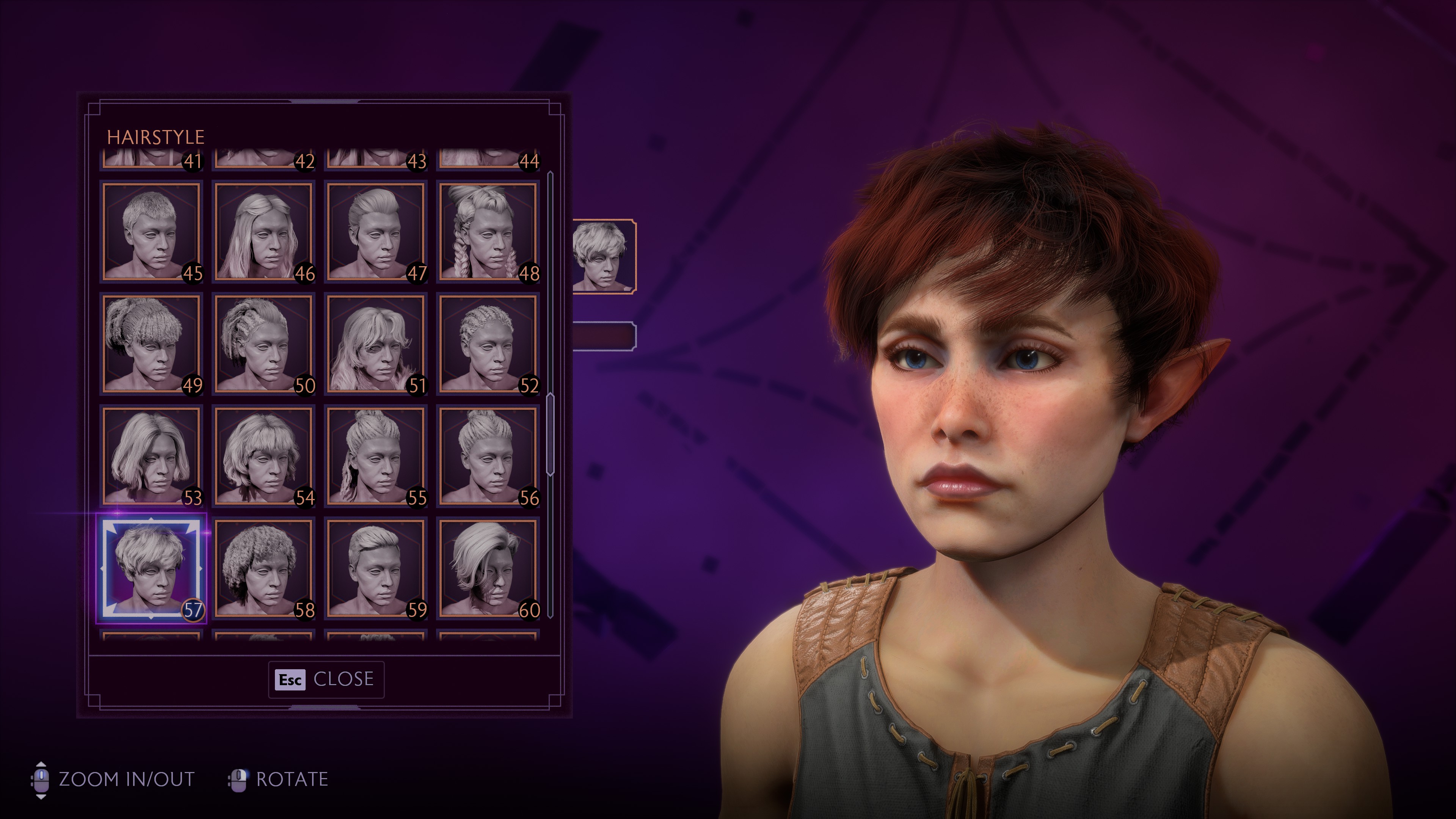1456x819 pixels.
Task: Click the hairstyle list scrollbar
Action: tap(550, 435)
